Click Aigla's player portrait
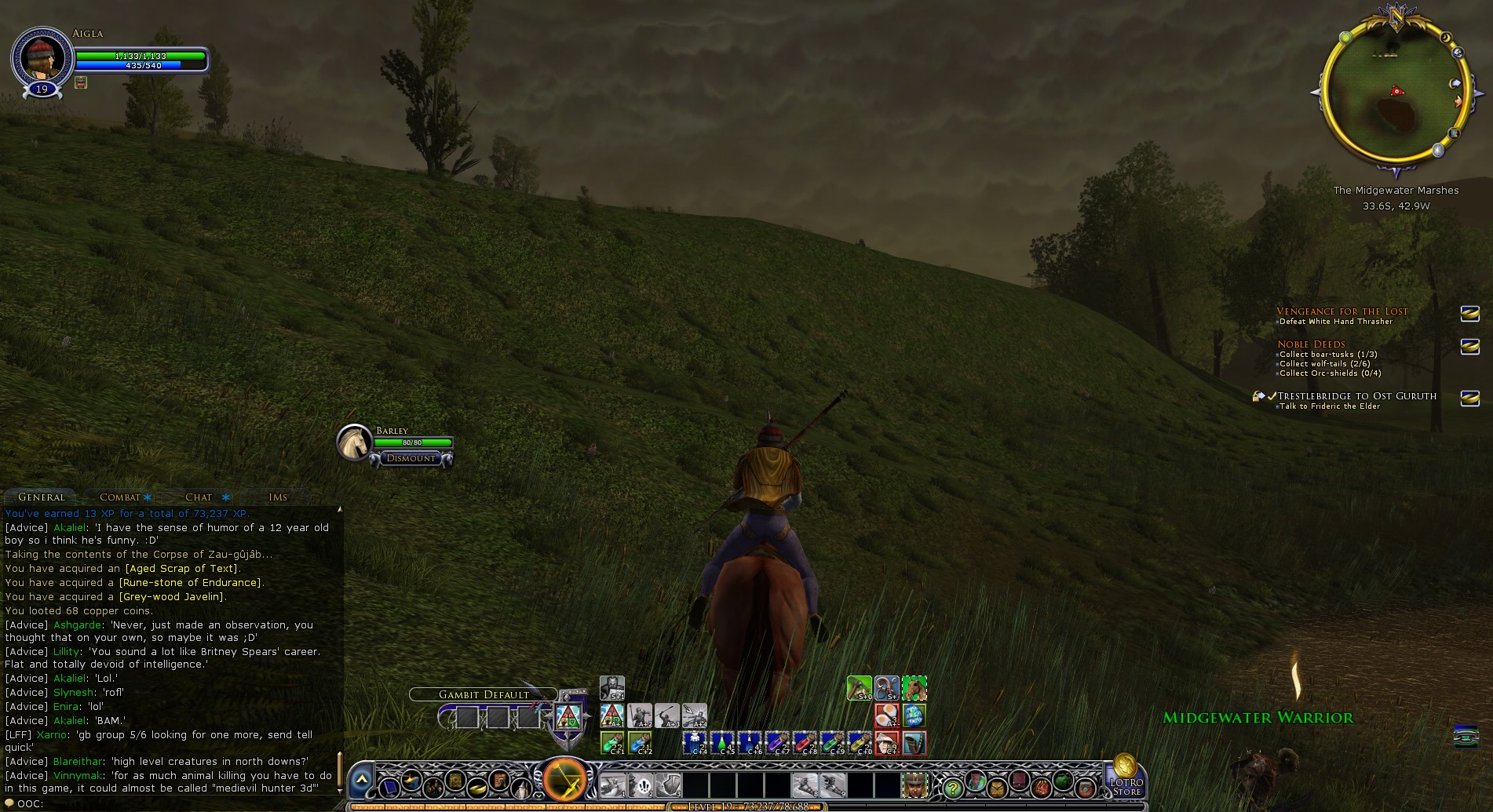1493x812 pixels. pos(41,57)
